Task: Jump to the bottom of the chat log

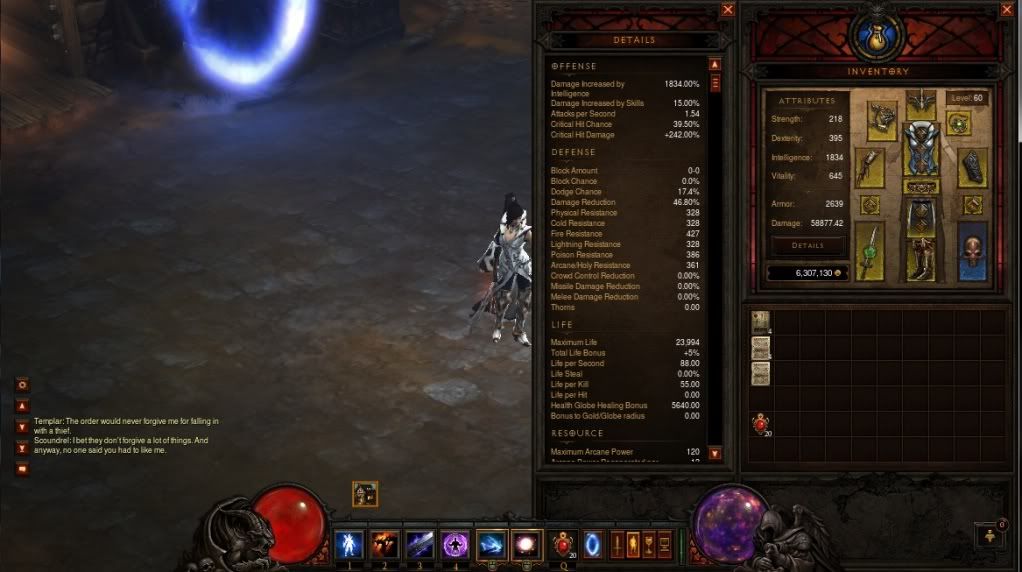Action: 22,448
